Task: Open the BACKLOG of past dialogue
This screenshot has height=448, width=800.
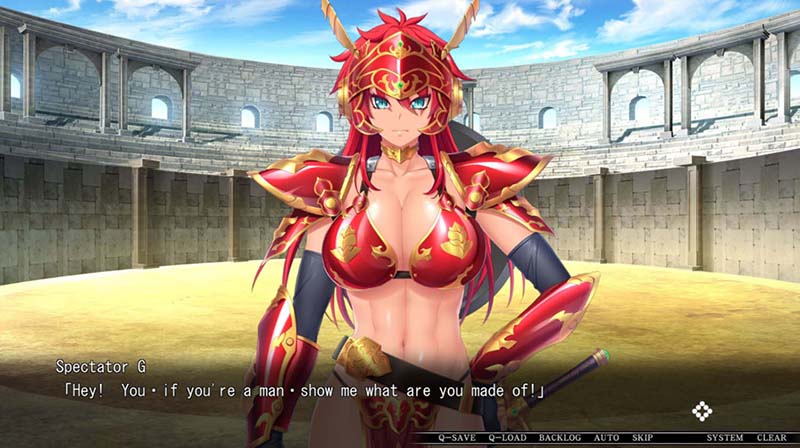Action: [560, 438]
